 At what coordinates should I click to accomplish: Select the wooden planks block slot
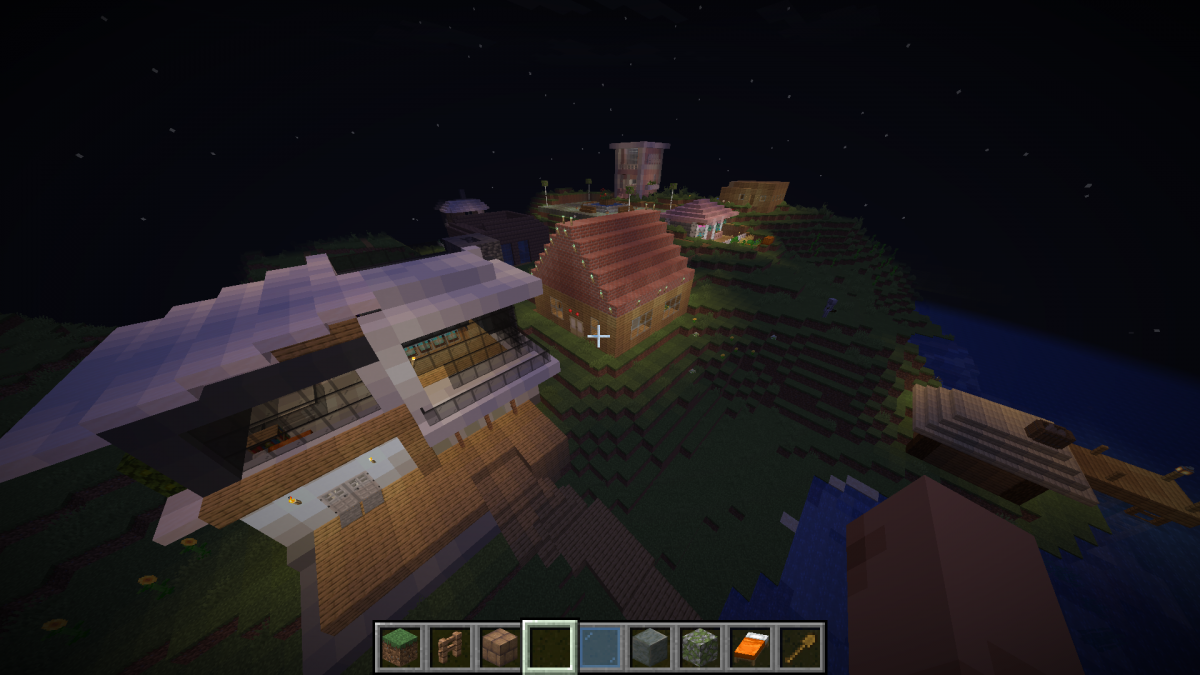click(x=500, y=647)
